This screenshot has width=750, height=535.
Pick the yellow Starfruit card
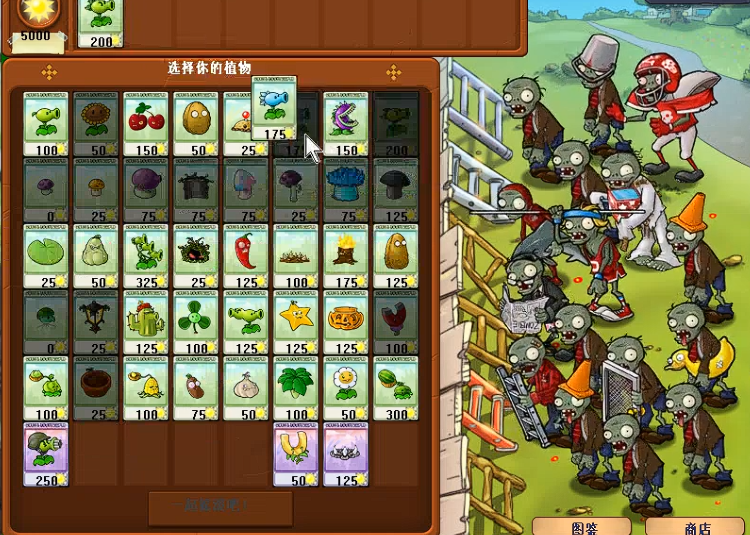(296, 322)
